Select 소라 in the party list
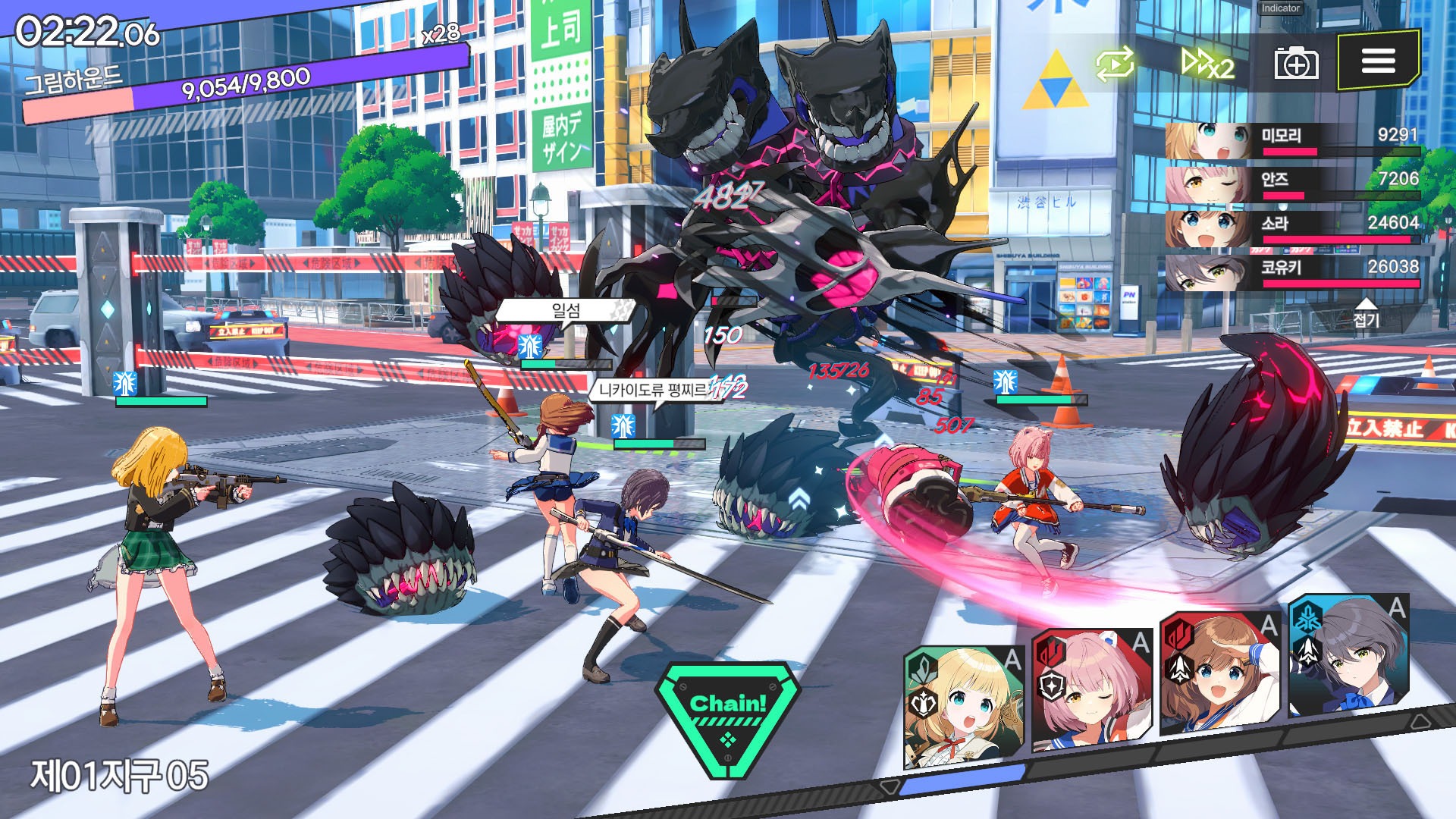Image resolution: width=1456 pixels, height=819 pixels. [1292, 228]
